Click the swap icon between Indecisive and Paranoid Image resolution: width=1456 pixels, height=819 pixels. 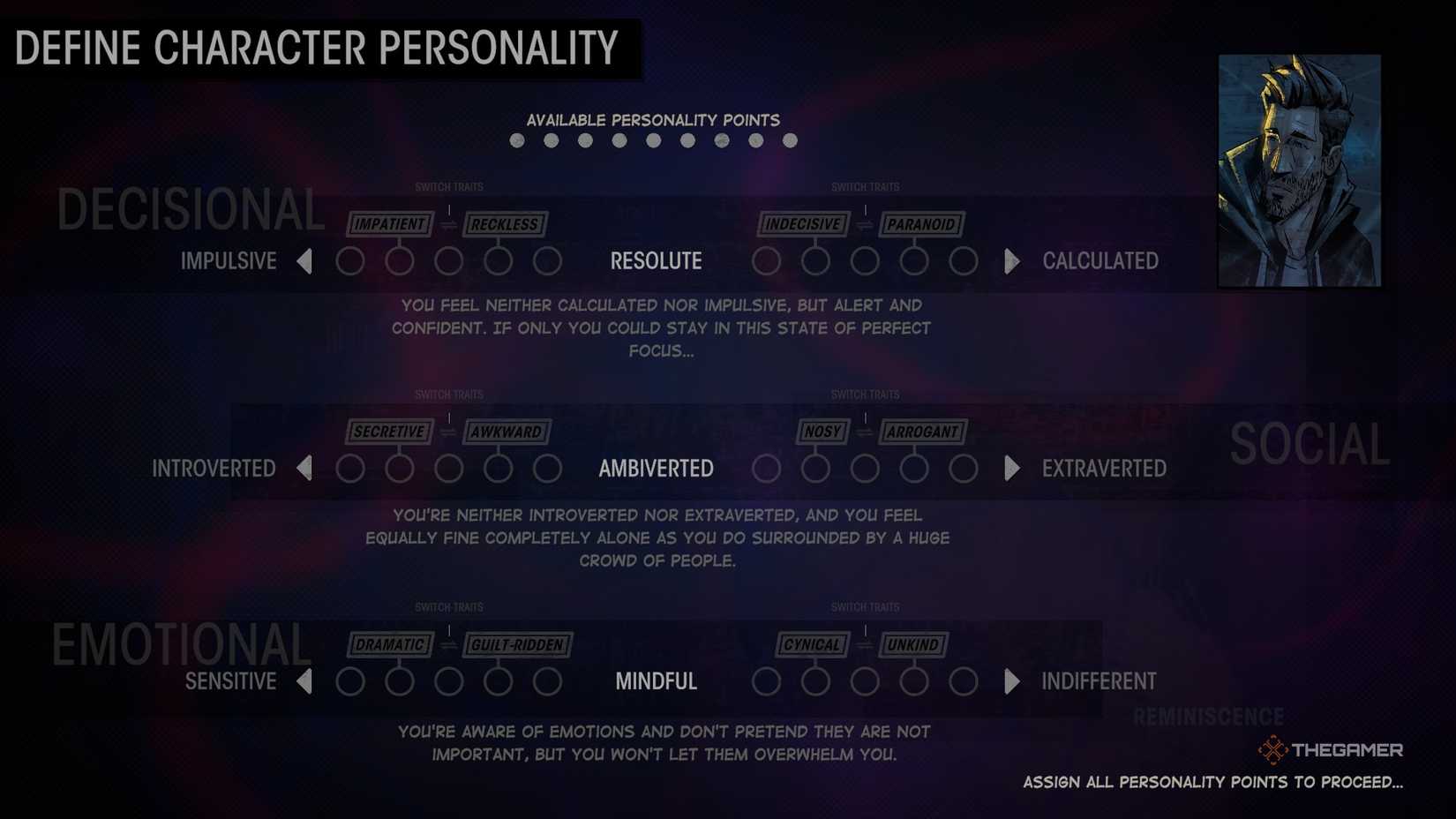pyautogui.click(x=865, y=224)
